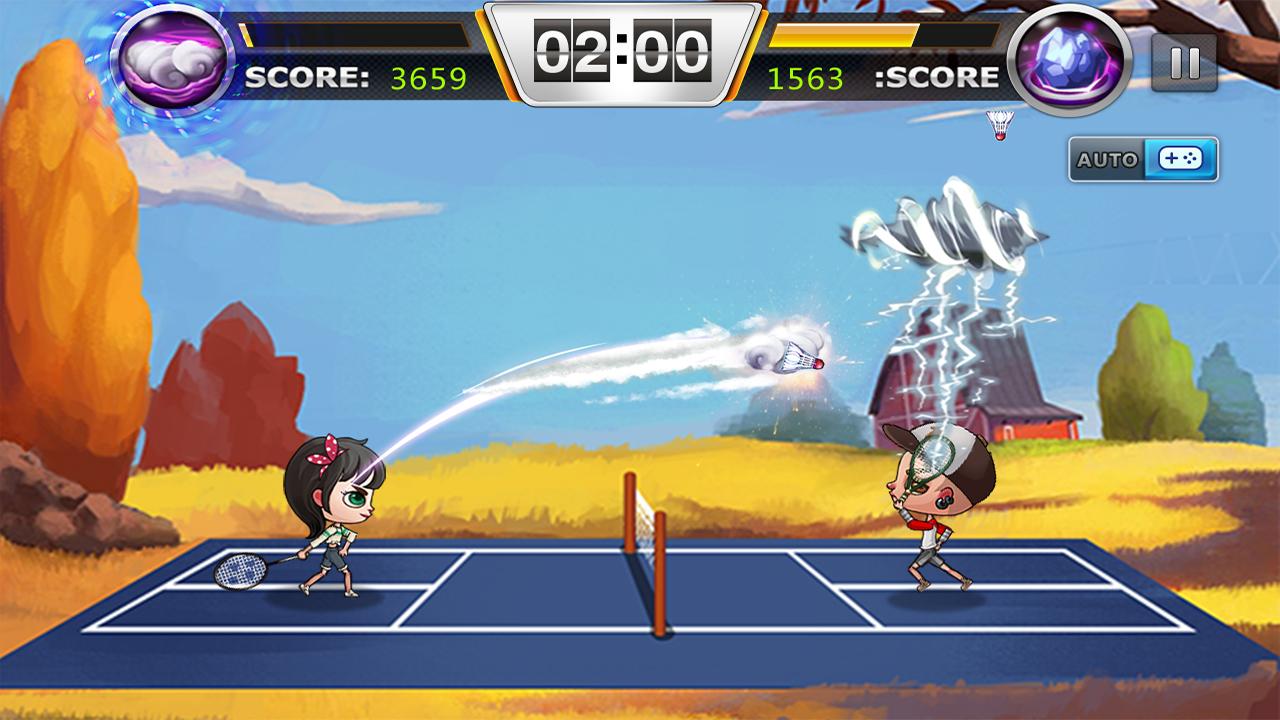Click the gamepad icon on the AUTO switch
Screen dimensions: 1280x720
tap(1181, 156)
